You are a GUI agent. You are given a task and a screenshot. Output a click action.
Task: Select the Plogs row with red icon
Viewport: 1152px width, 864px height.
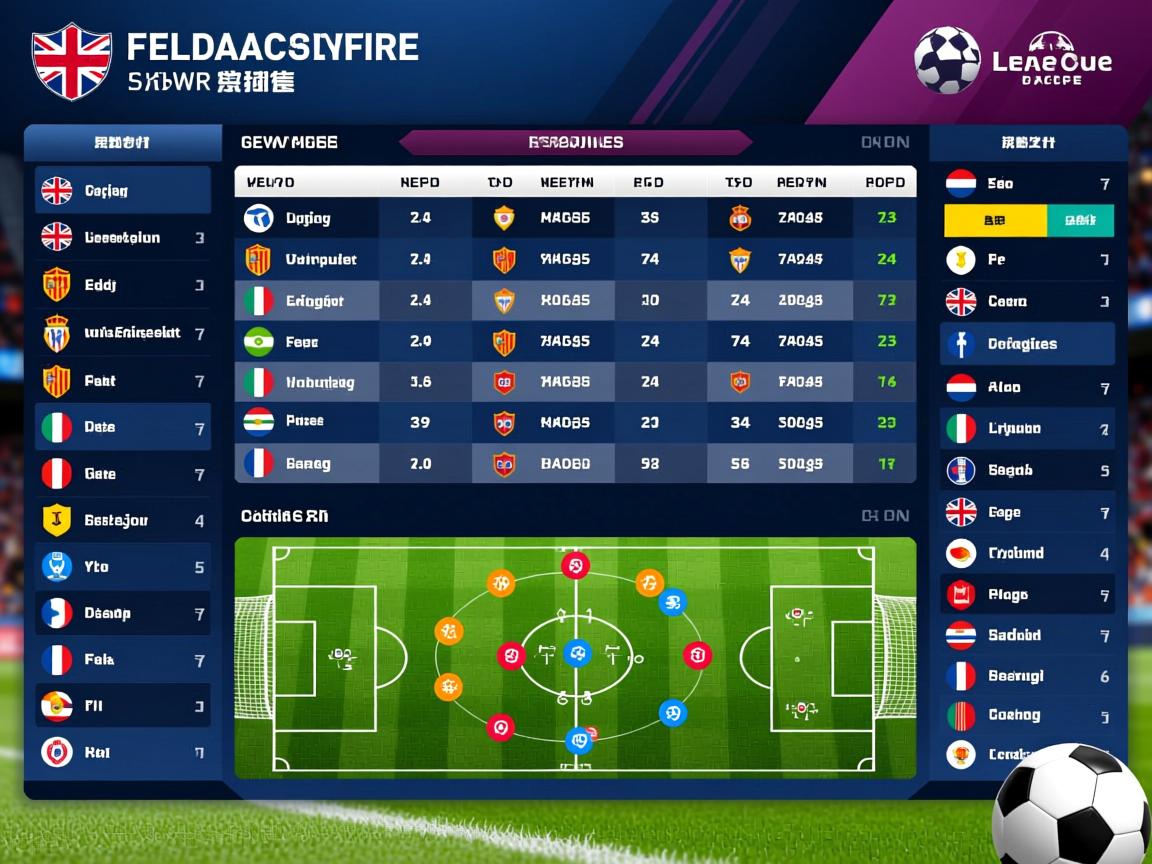[1028, 595]
